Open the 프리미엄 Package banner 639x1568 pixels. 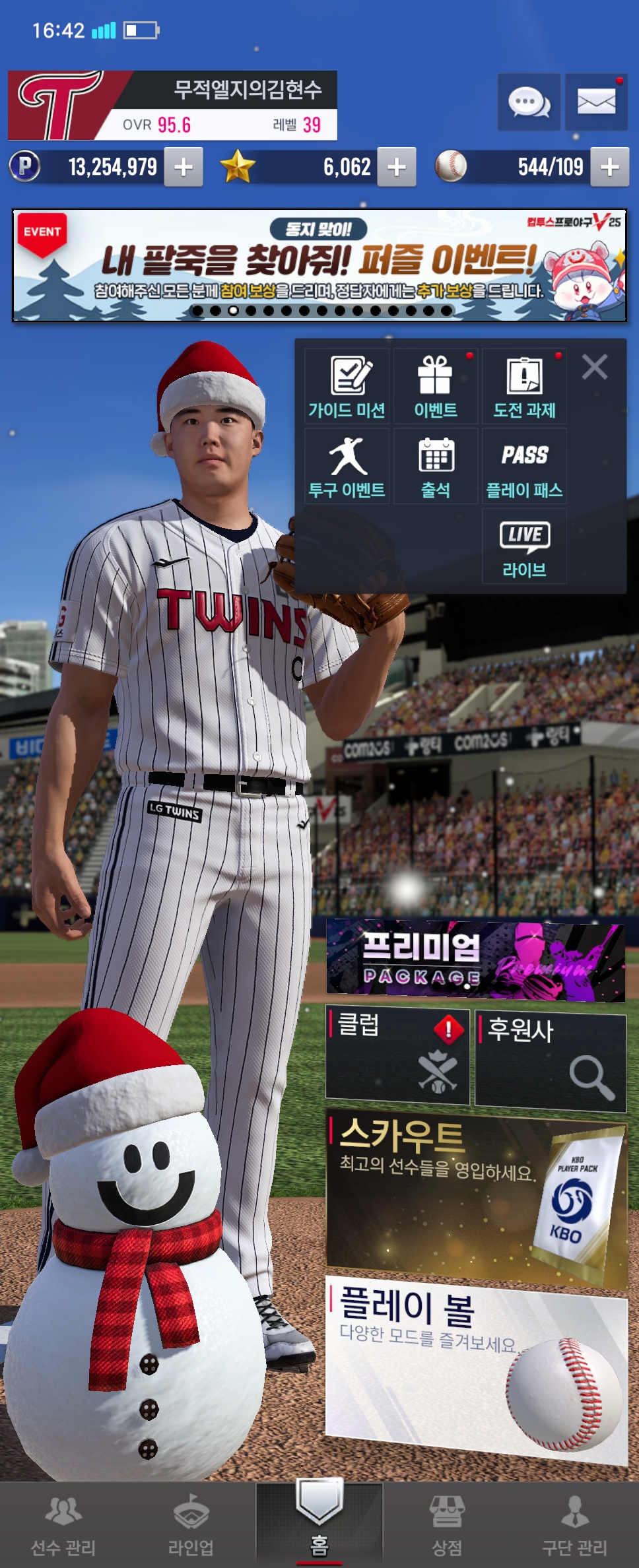tap(475, 960)
